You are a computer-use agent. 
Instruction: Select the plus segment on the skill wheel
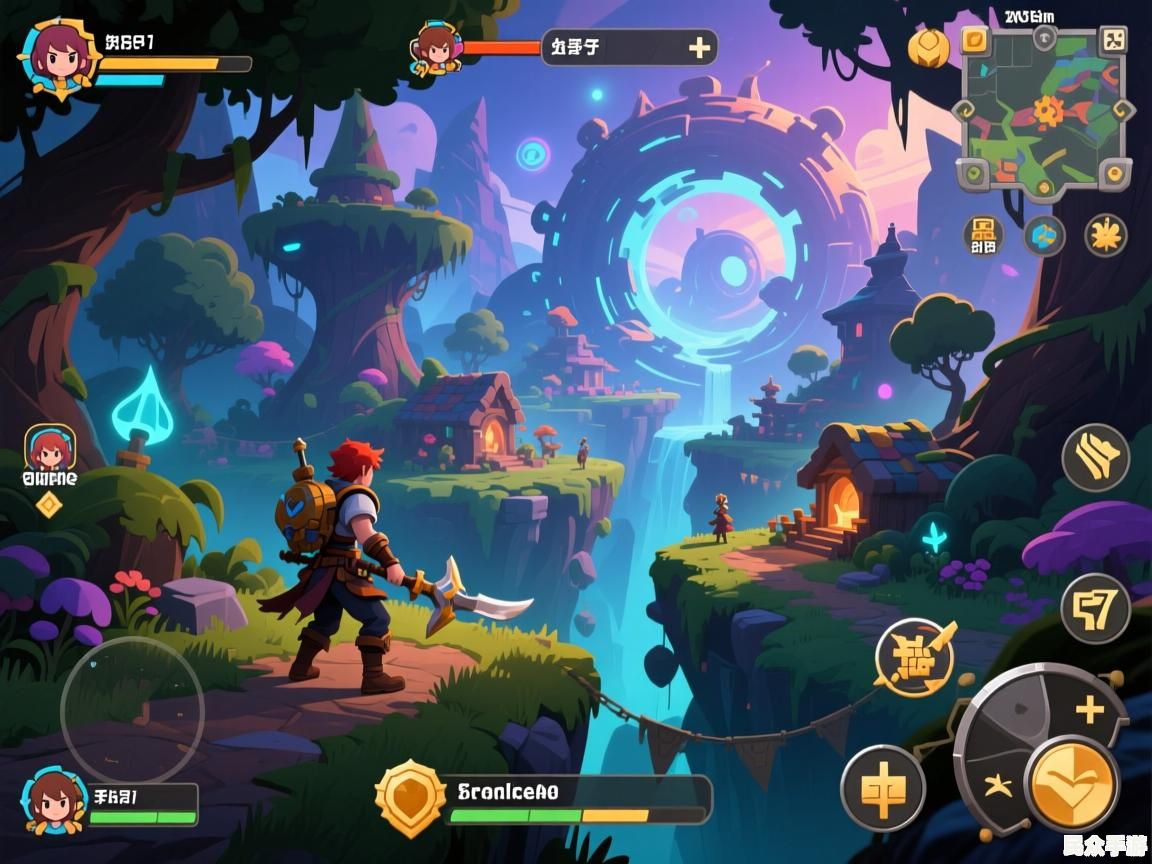[x=1090, y=711]
